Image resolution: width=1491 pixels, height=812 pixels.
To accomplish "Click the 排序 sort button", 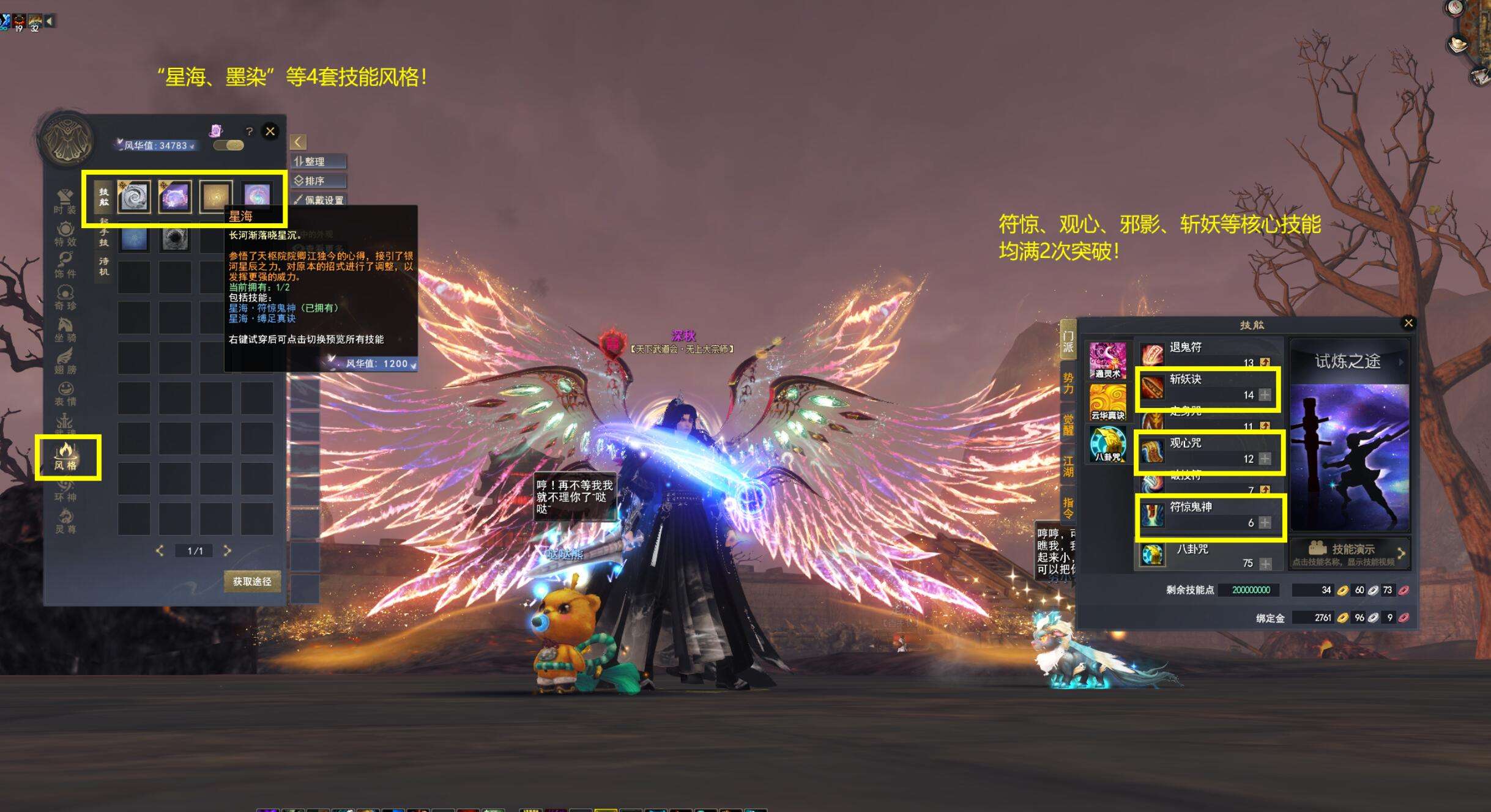I will [x=319, y=181].
